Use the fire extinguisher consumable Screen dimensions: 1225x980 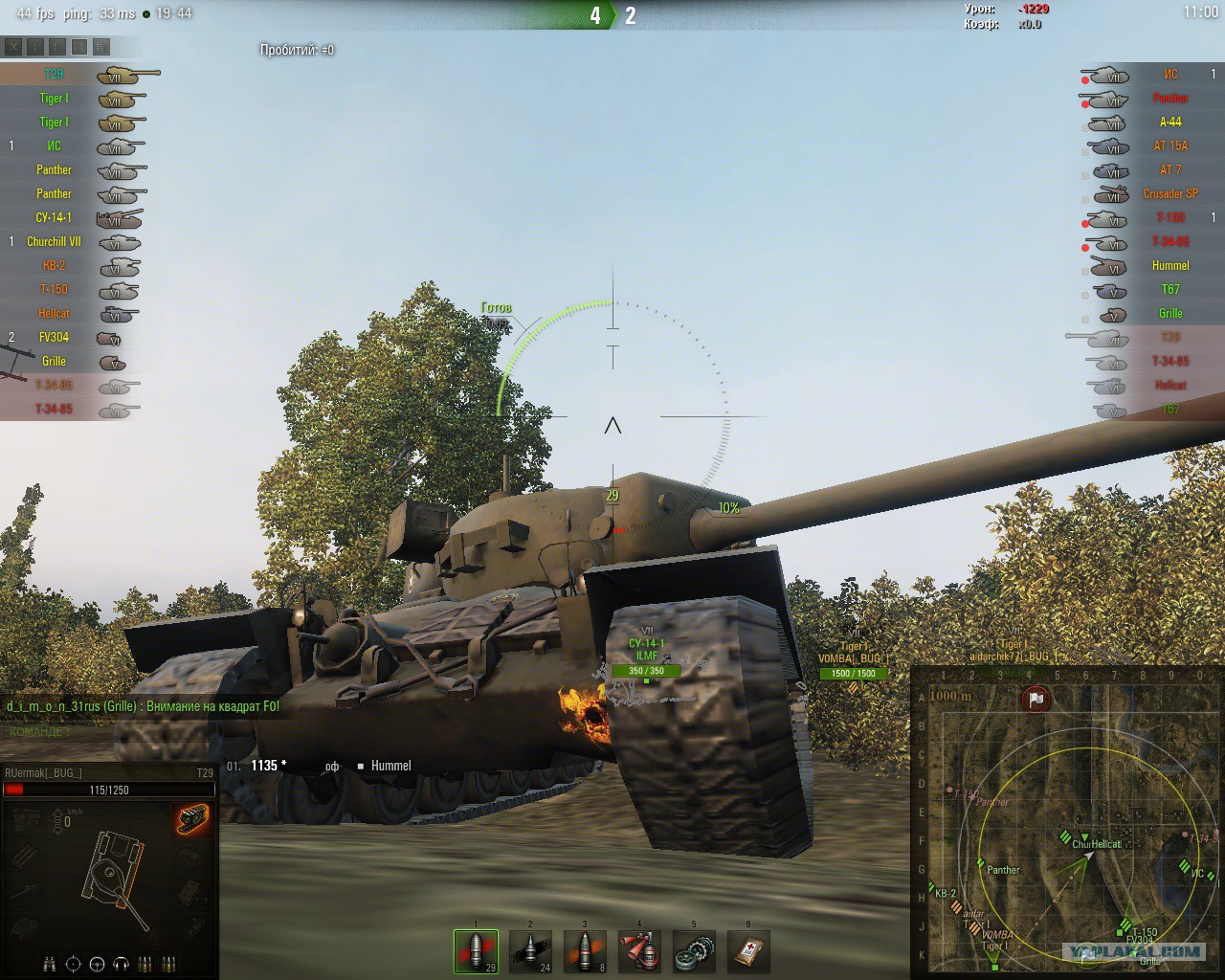(x=639, y=951)
